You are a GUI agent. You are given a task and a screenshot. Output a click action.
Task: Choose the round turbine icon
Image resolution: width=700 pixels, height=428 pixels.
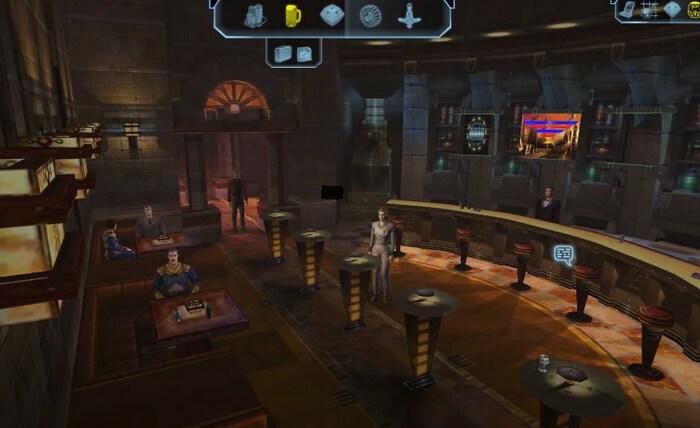[x=370, y=15]
